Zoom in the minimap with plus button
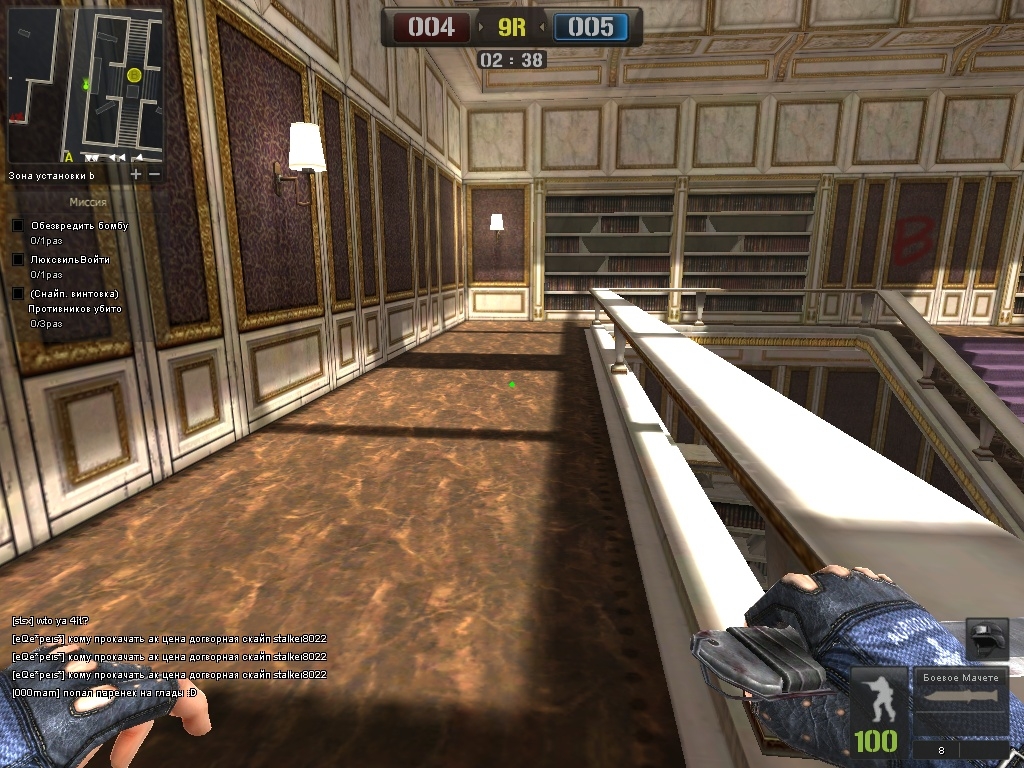 (x=136, y=174)
